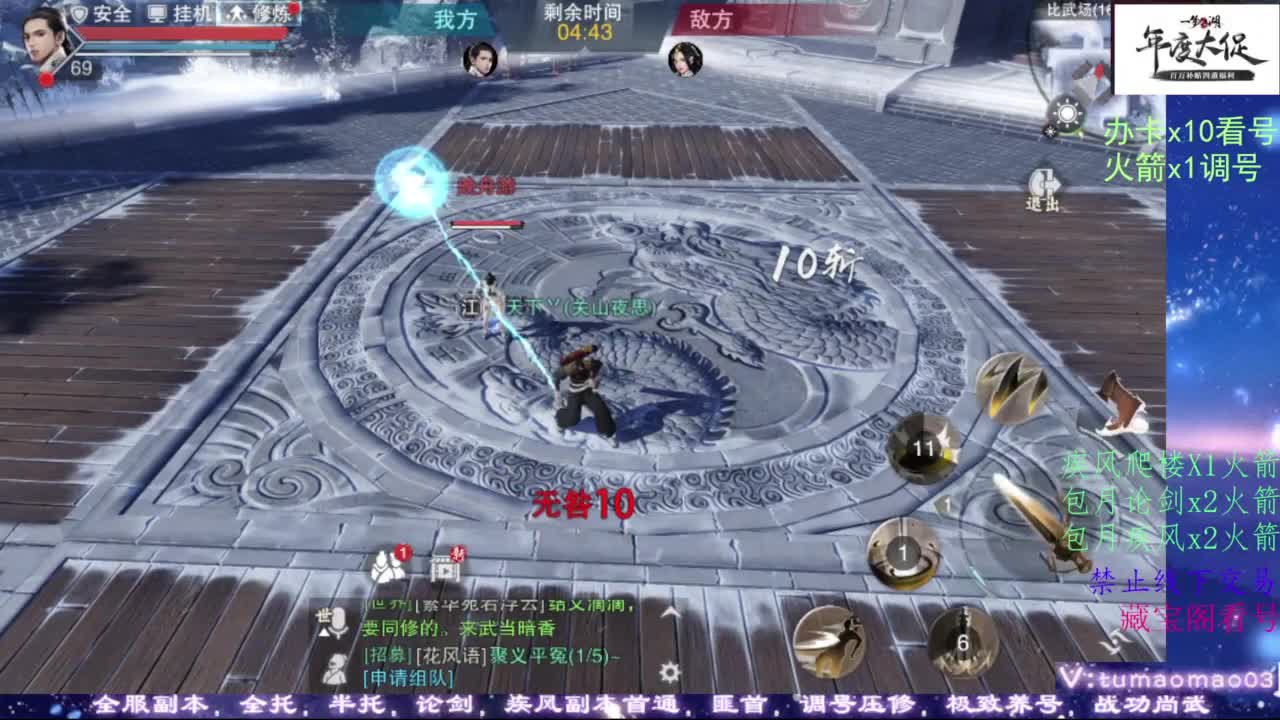Click the 退出 exit button
The height and width of the screenshot is (720, 1280).
(x=1043, y=185)
